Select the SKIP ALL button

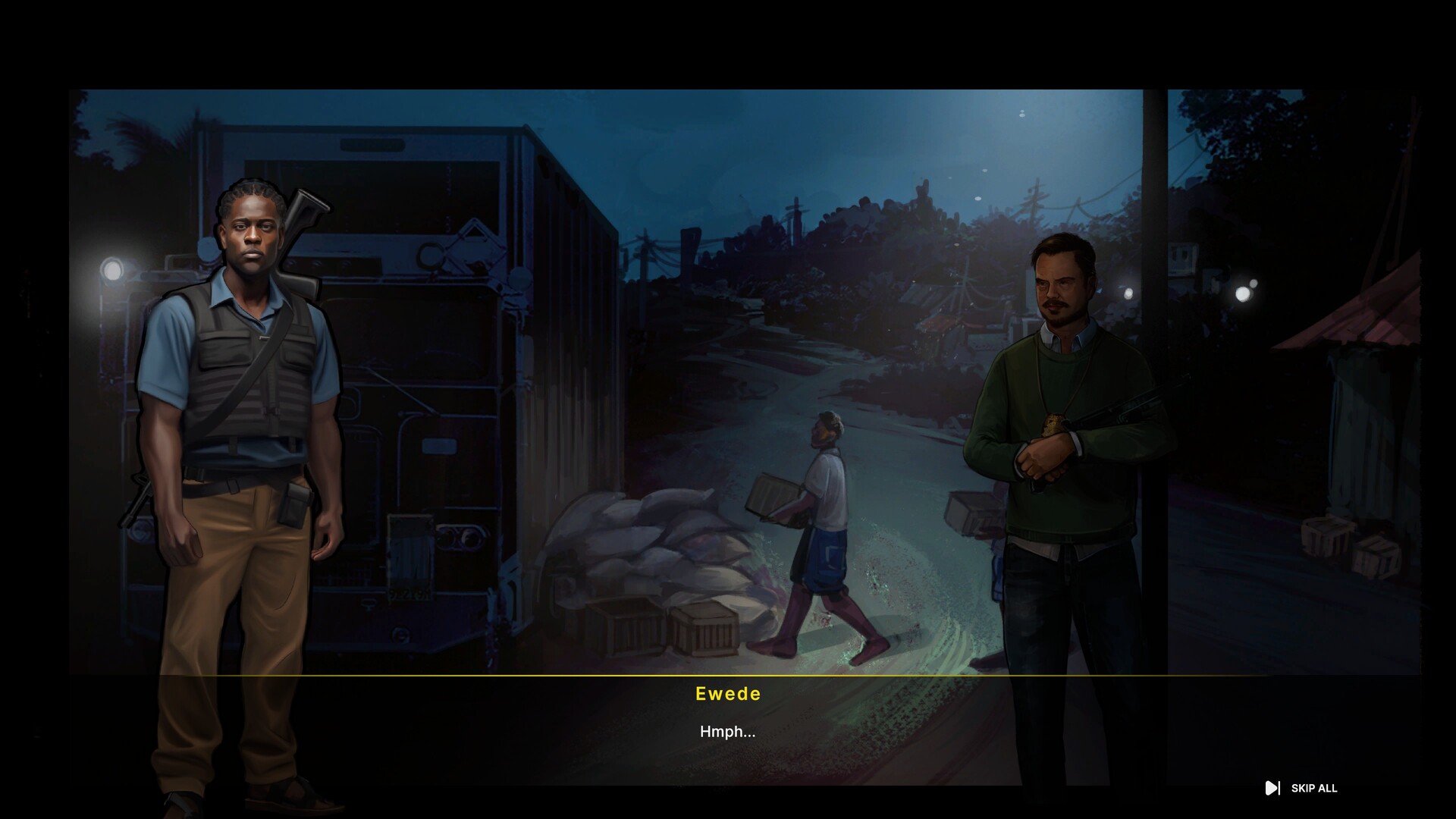pyautogui.click(x=1314, y=789)
